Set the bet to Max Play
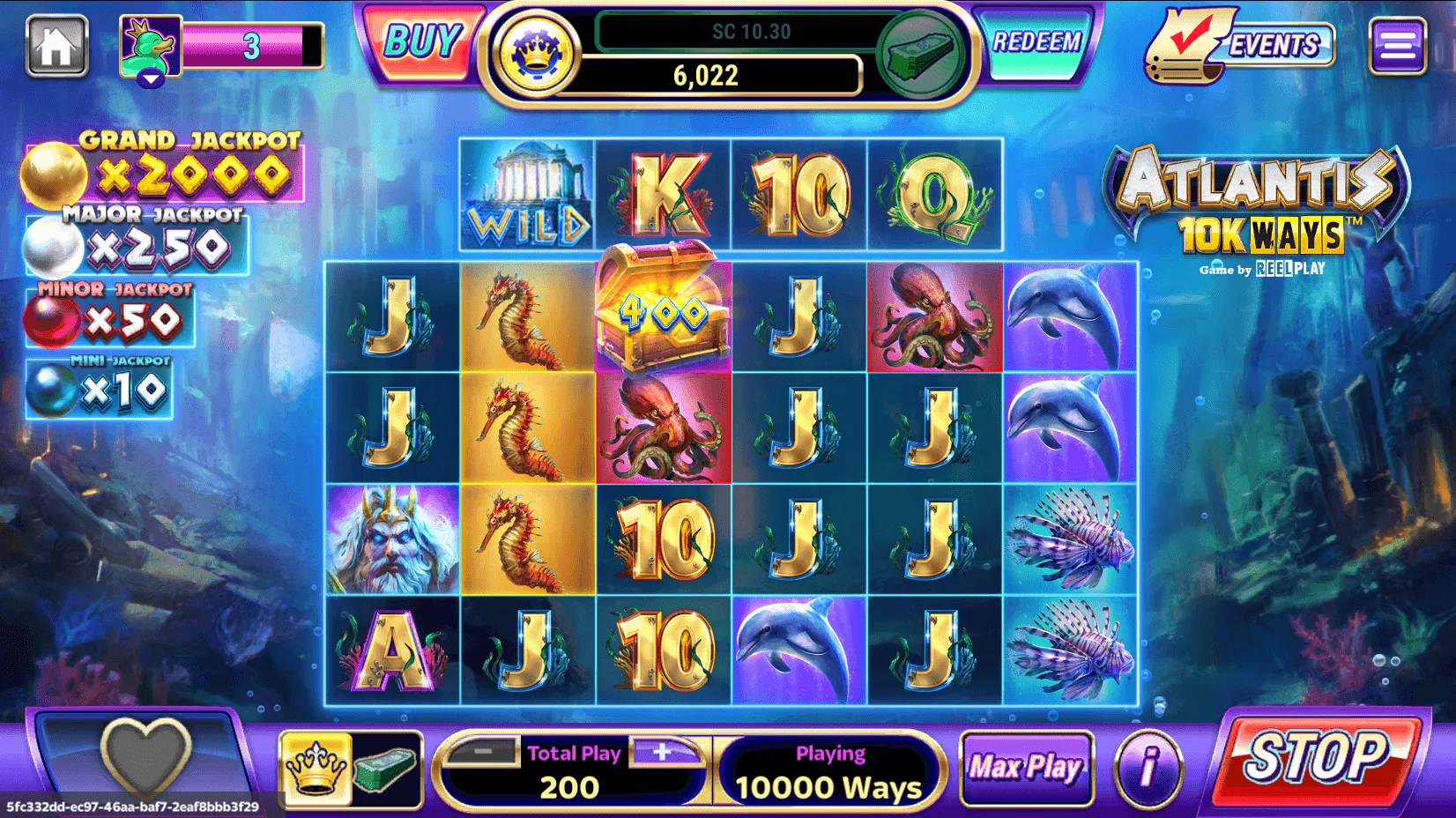 (x=1026, y=768)
